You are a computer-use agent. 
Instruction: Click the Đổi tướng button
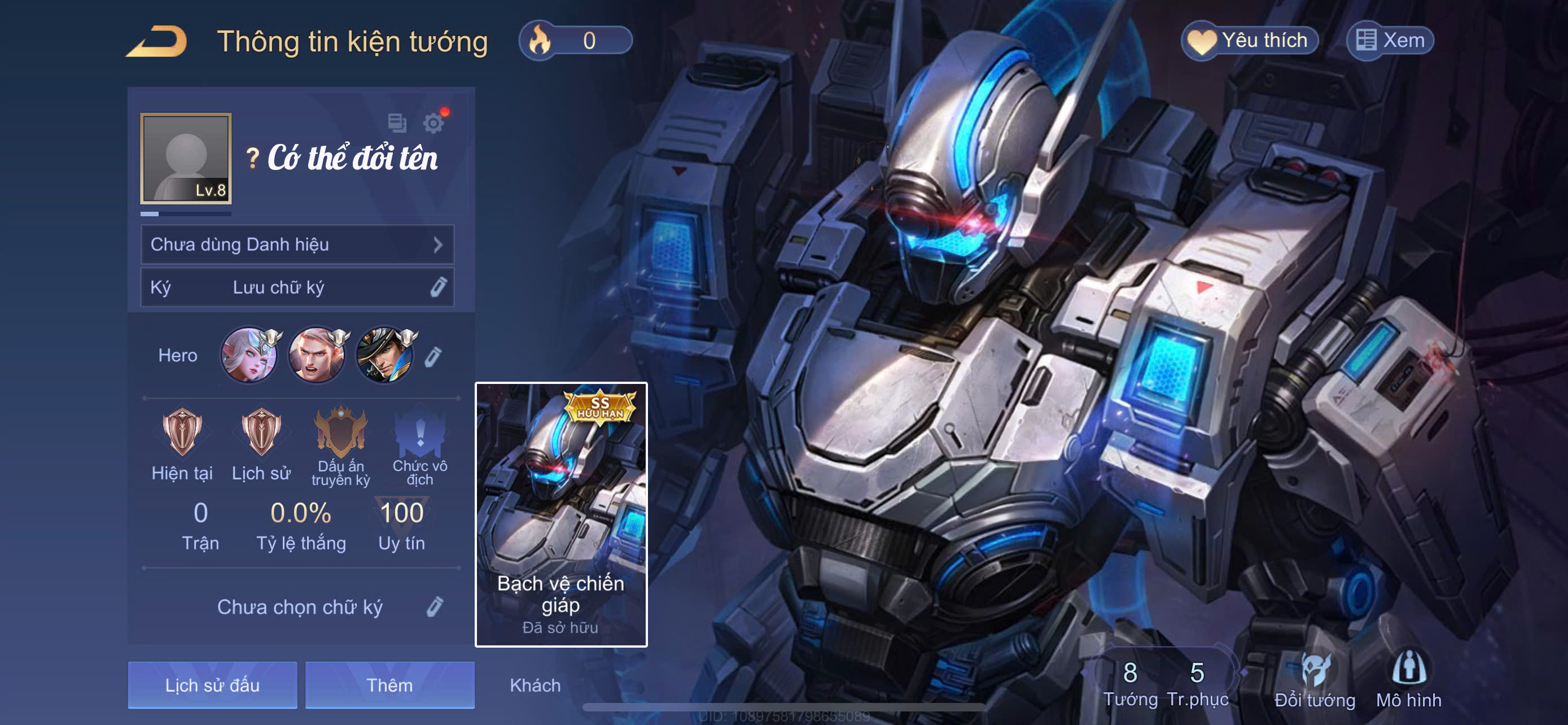click(1315, 680)
